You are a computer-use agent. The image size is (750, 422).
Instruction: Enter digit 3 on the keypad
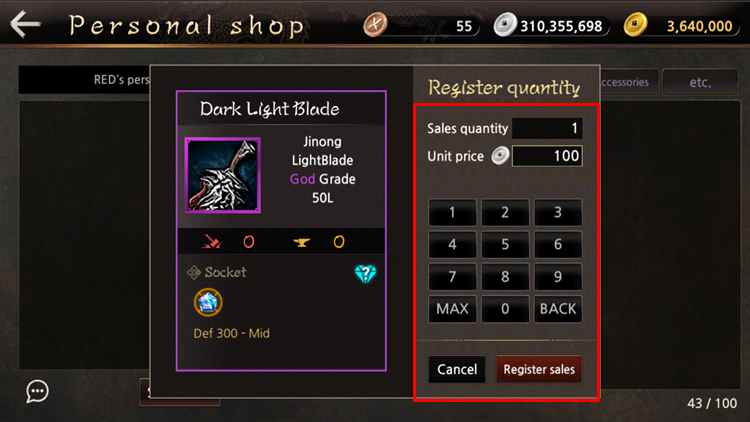tap(557, 213)
